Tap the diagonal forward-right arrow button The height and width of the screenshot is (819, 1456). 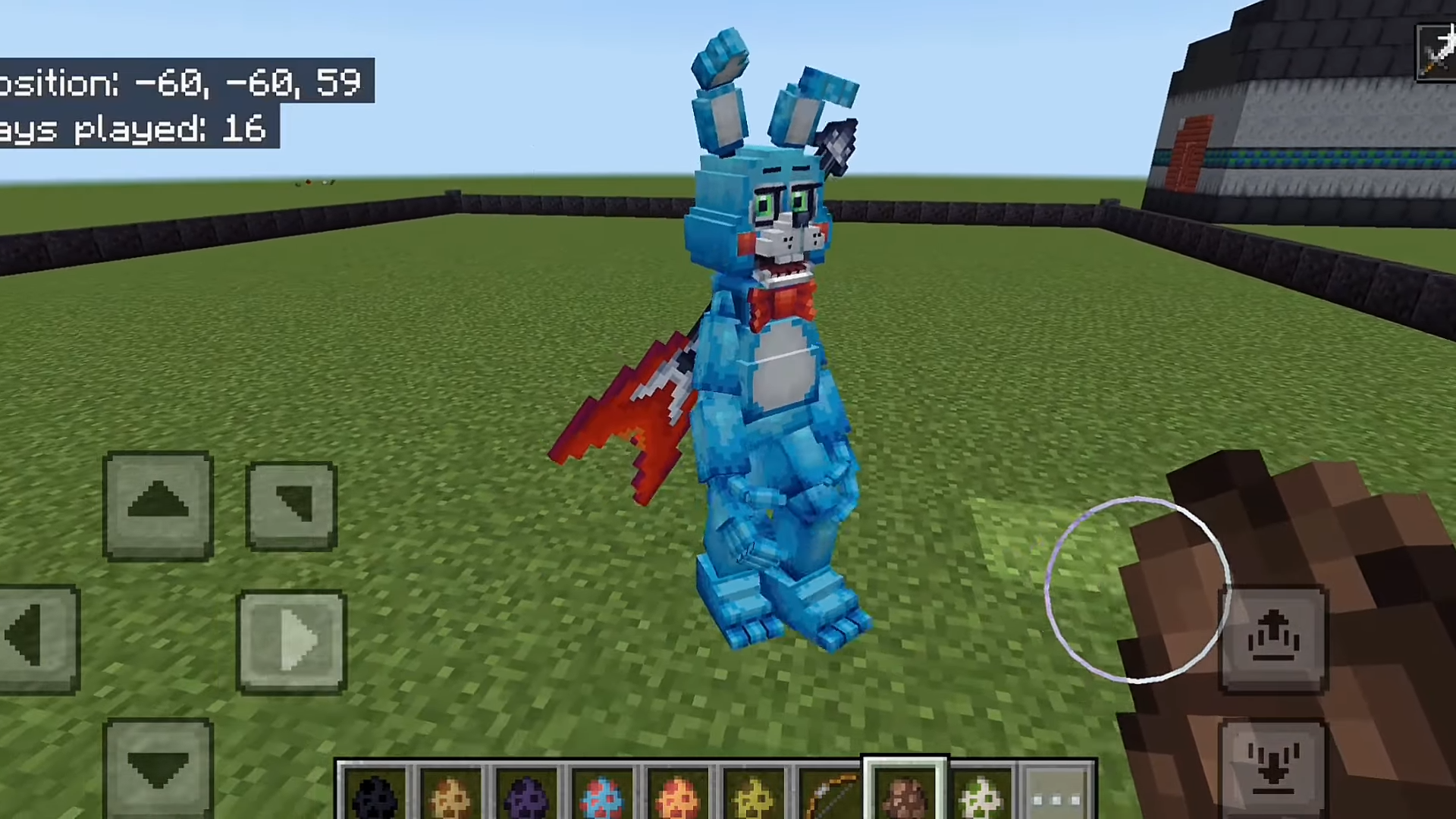291,505
